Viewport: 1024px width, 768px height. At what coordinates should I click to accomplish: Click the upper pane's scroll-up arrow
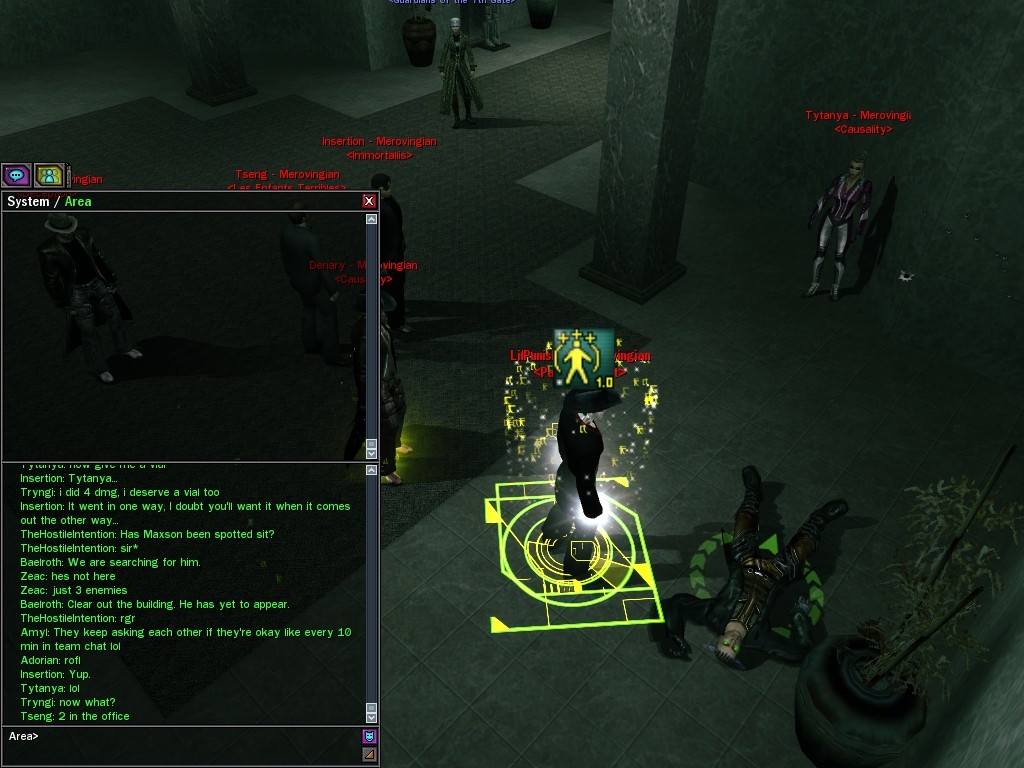(372, 219)
